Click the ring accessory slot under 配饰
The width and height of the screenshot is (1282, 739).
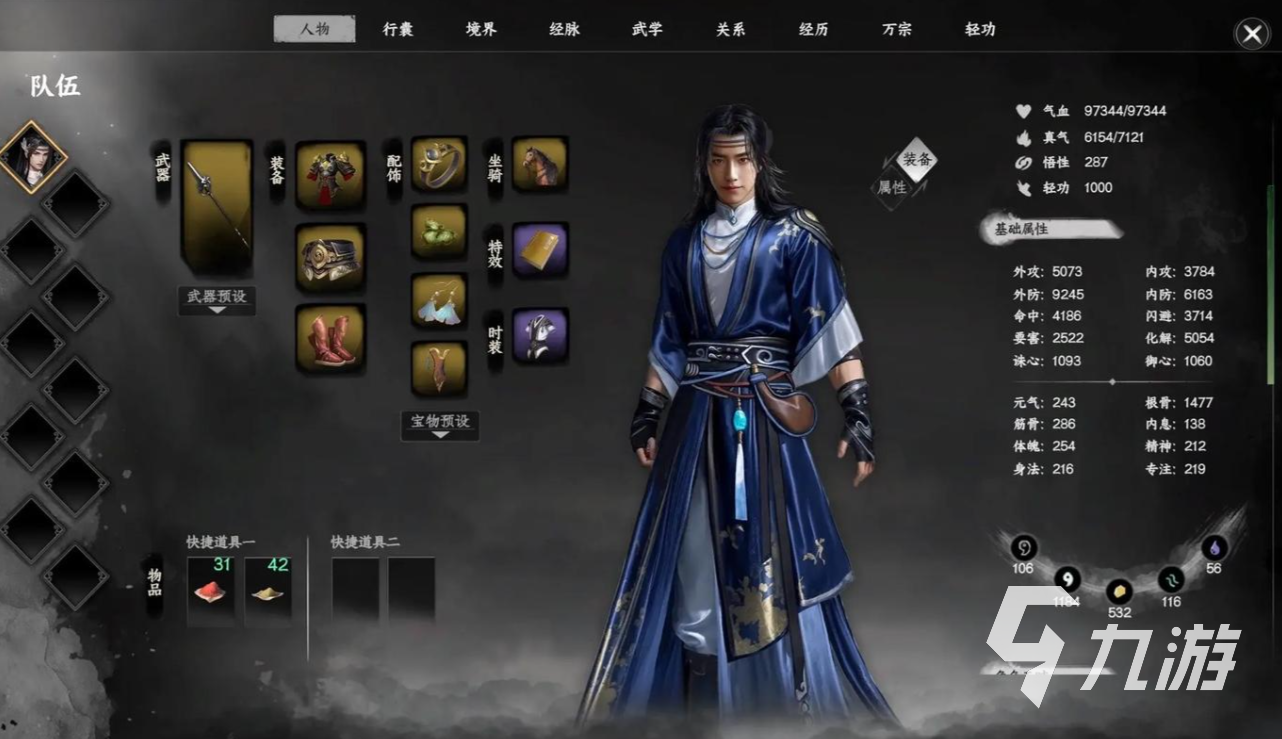(x=440, y=163)
